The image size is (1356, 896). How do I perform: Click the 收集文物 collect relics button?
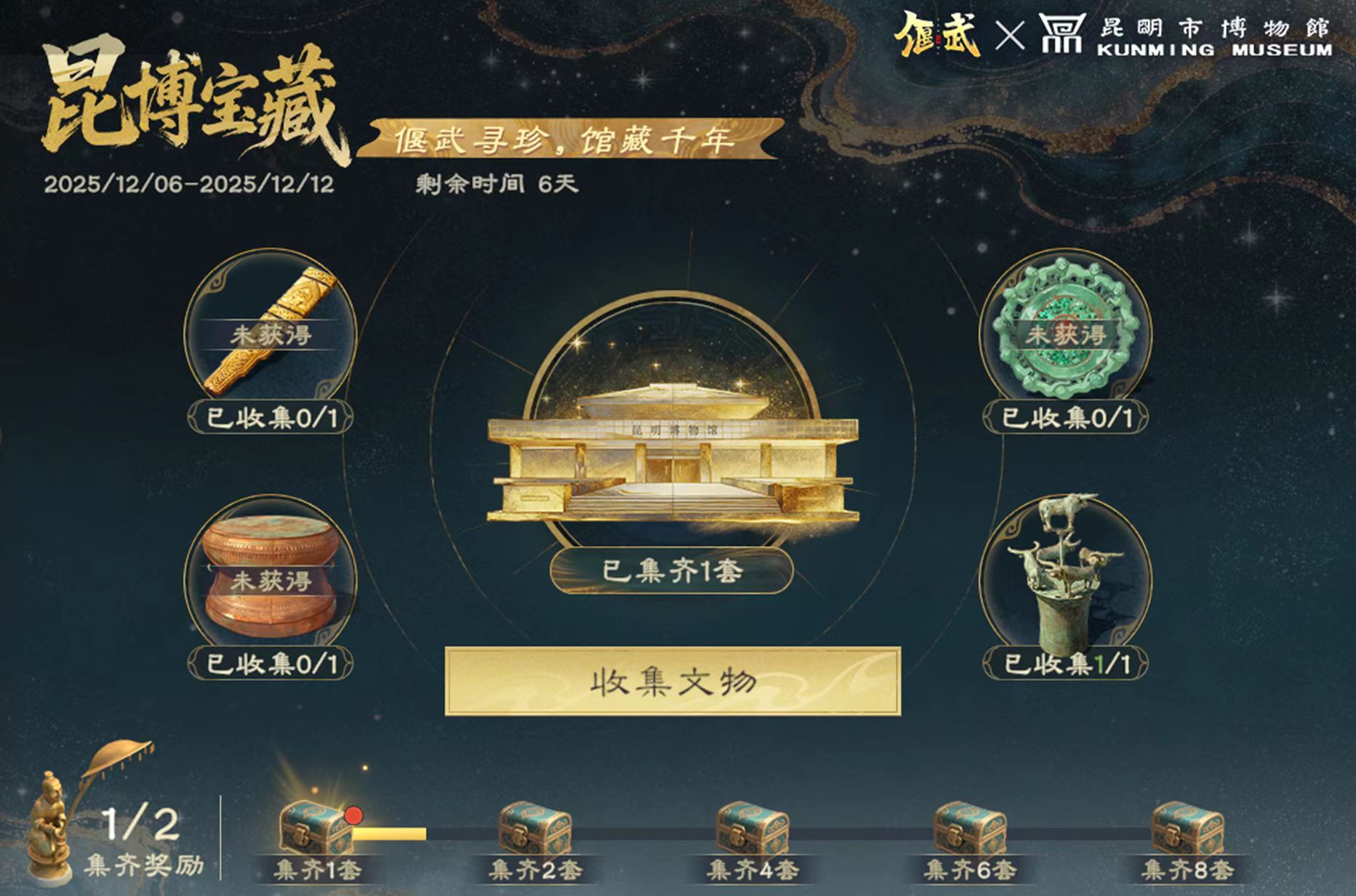(x=673, y=682)
